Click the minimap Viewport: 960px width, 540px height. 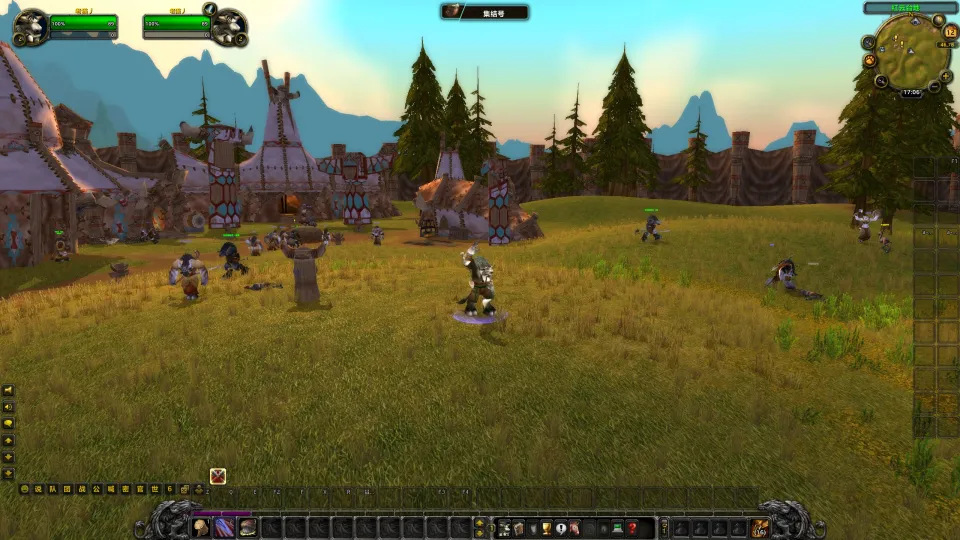[x=910, y=52]
